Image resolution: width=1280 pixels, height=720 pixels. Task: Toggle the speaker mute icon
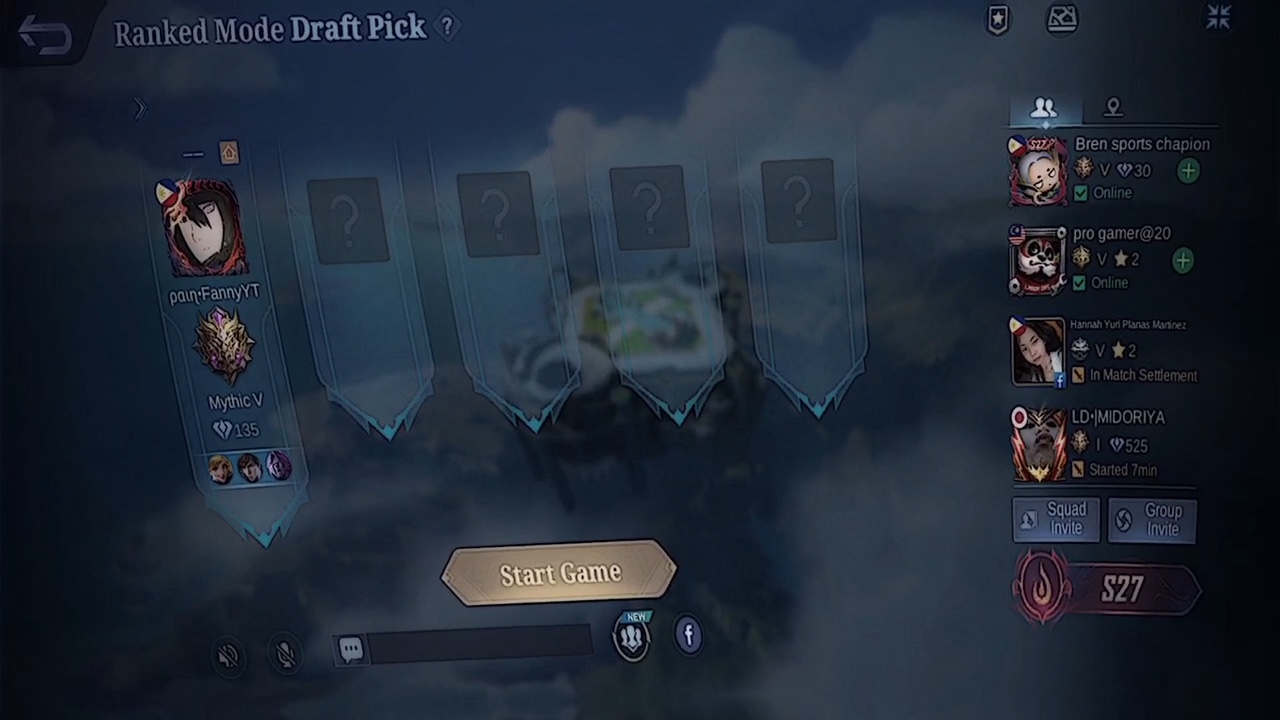pyautogui.click(x=229, y=655)
